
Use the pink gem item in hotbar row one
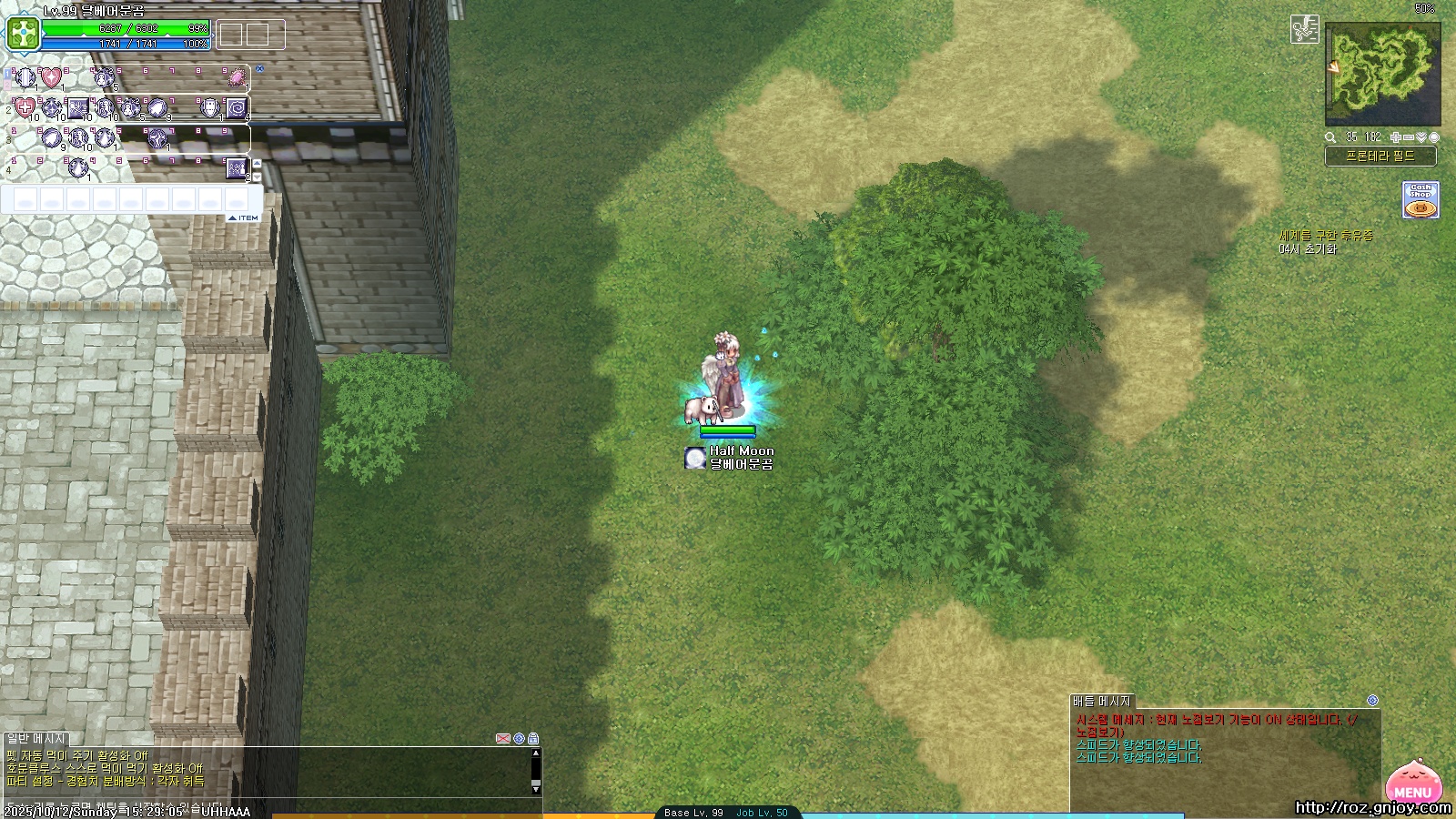(237, 78)
